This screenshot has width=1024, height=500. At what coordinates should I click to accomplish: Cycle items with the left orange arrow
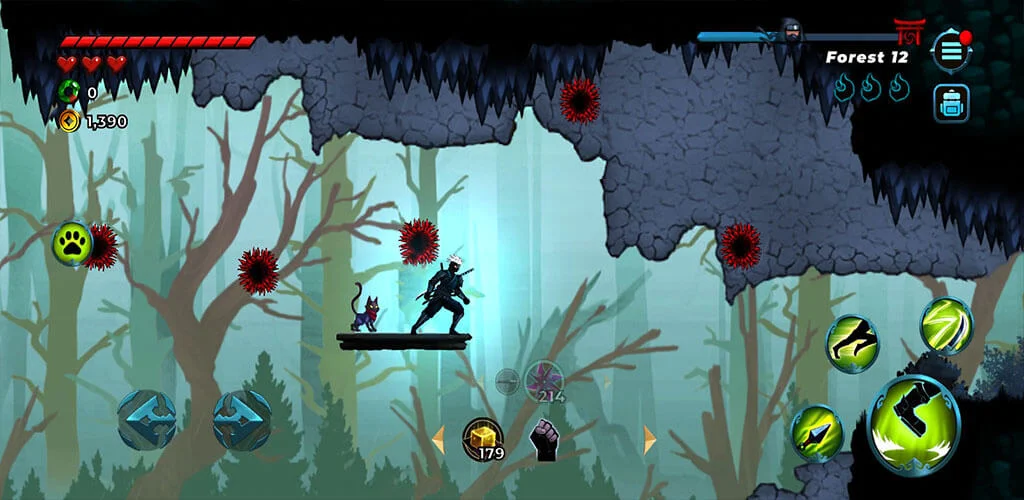437,440
